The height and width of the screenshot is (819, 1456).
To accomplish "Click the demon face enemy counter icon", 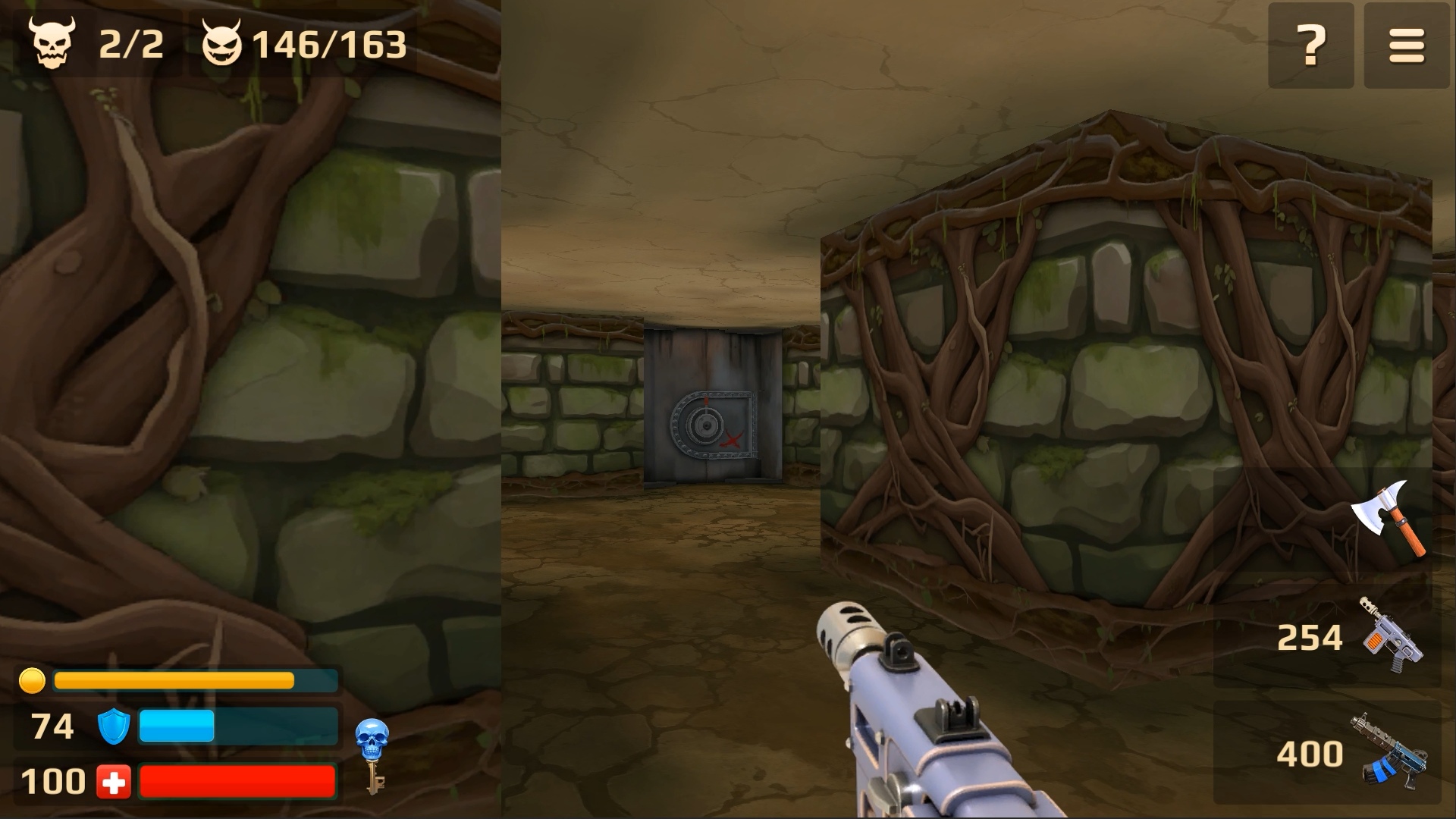I will (x=224, y=42).
